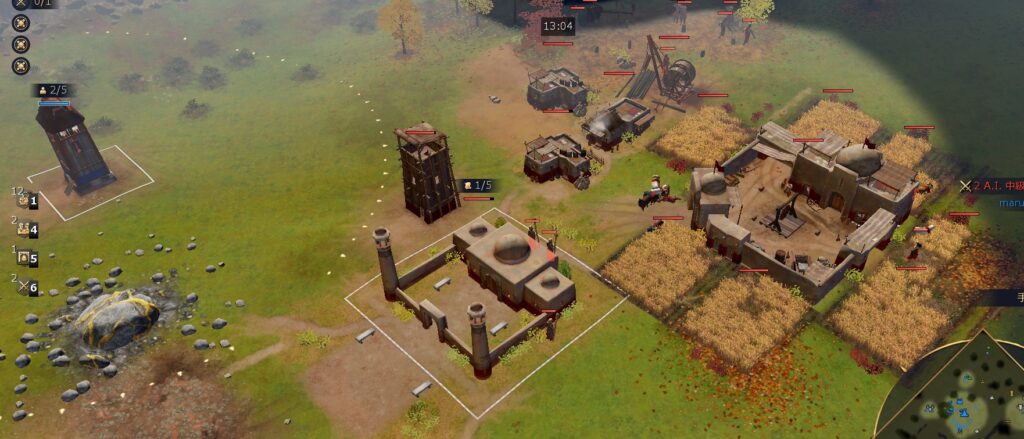The width and height of the screenshot is (1024, 439).
Task: Select control group 5
Action: 26,258
